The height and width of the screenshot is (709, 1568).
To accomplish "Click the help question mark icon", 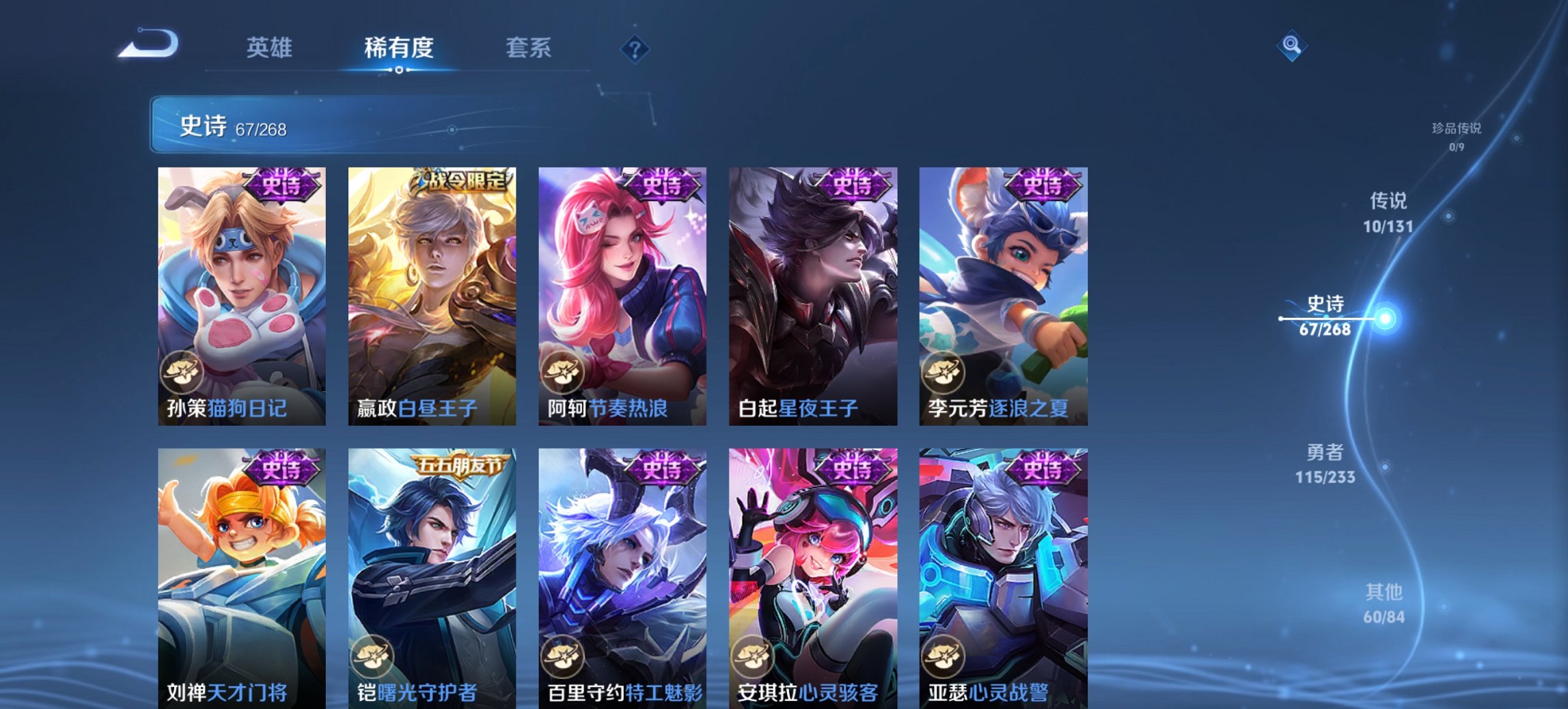I will click(635, 49).
